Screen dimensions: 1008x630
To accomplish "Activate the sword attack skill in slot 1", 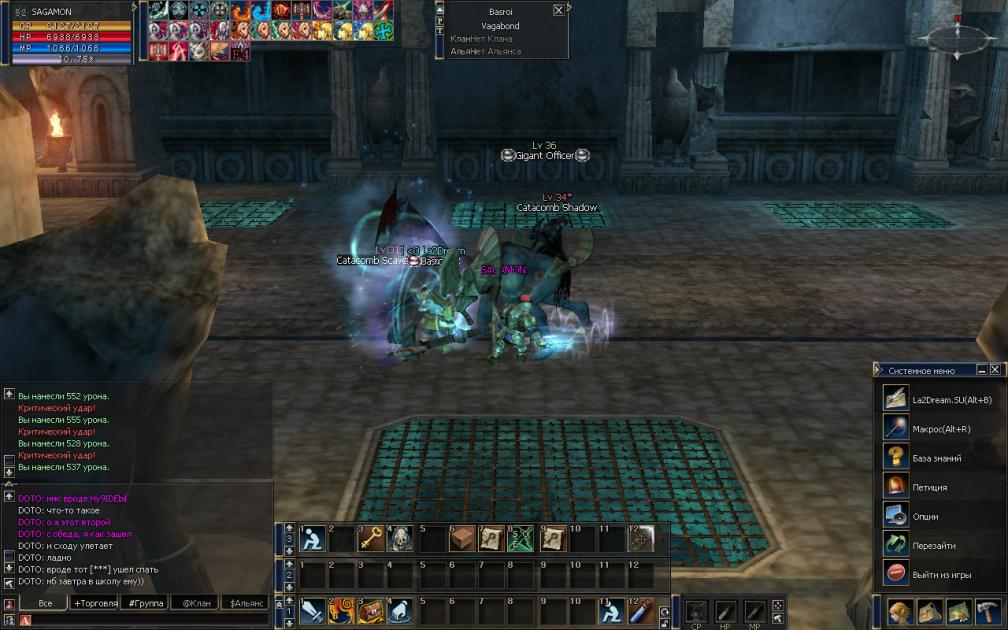I will point(312,609).
